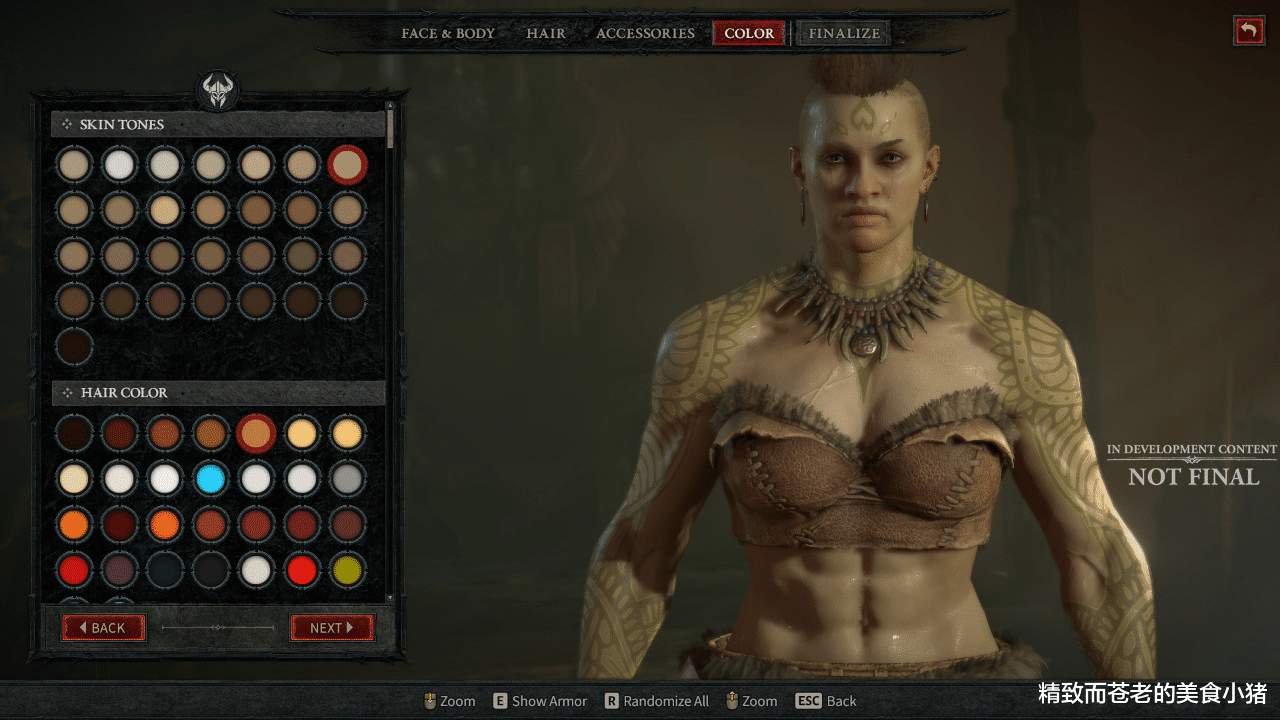
Task: Go to the Finalize tab
Action: [x=844, y=33]
